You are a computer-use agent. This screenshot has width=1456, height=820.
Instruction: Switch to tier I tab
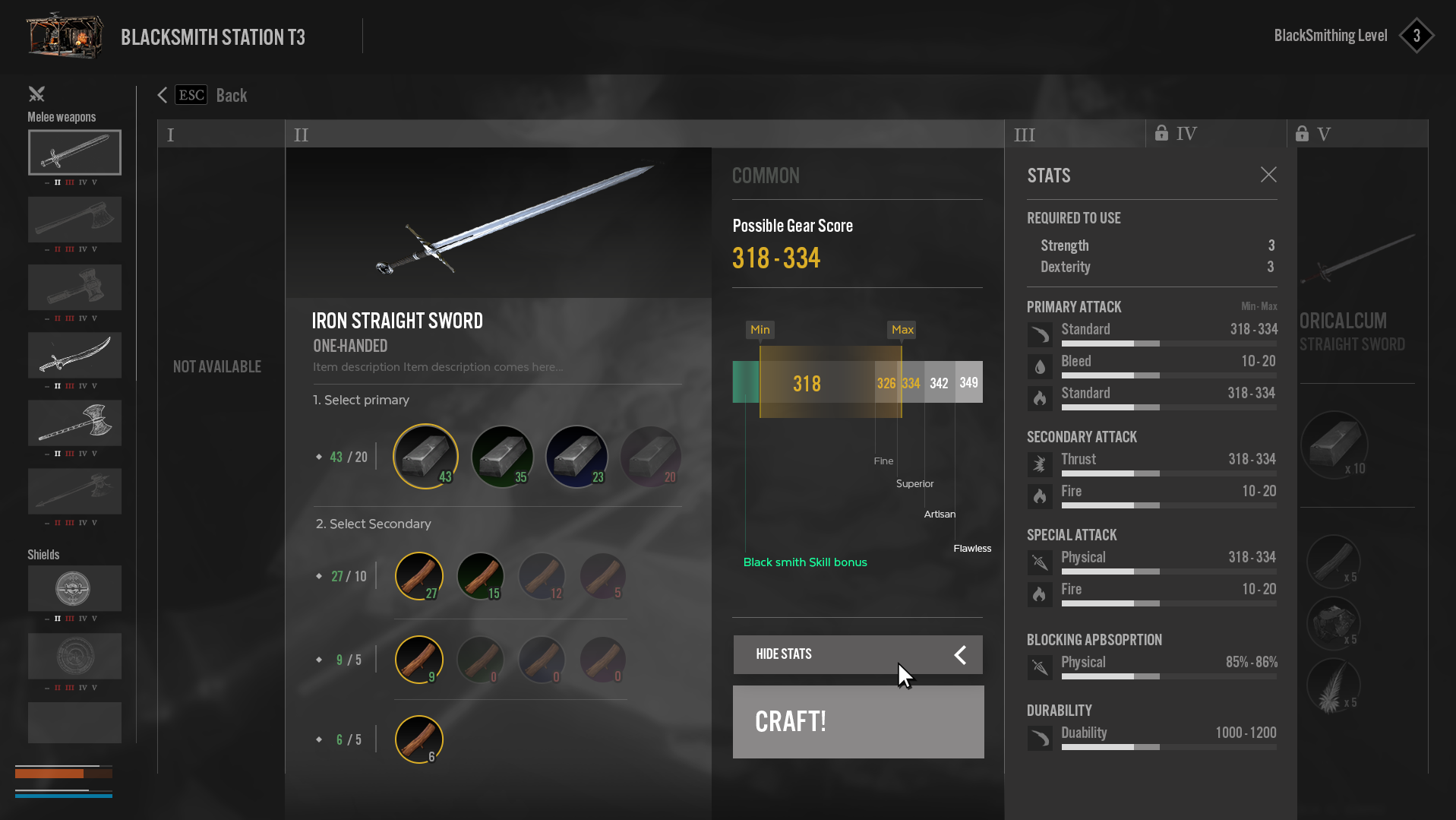click(x=220, y=135)
